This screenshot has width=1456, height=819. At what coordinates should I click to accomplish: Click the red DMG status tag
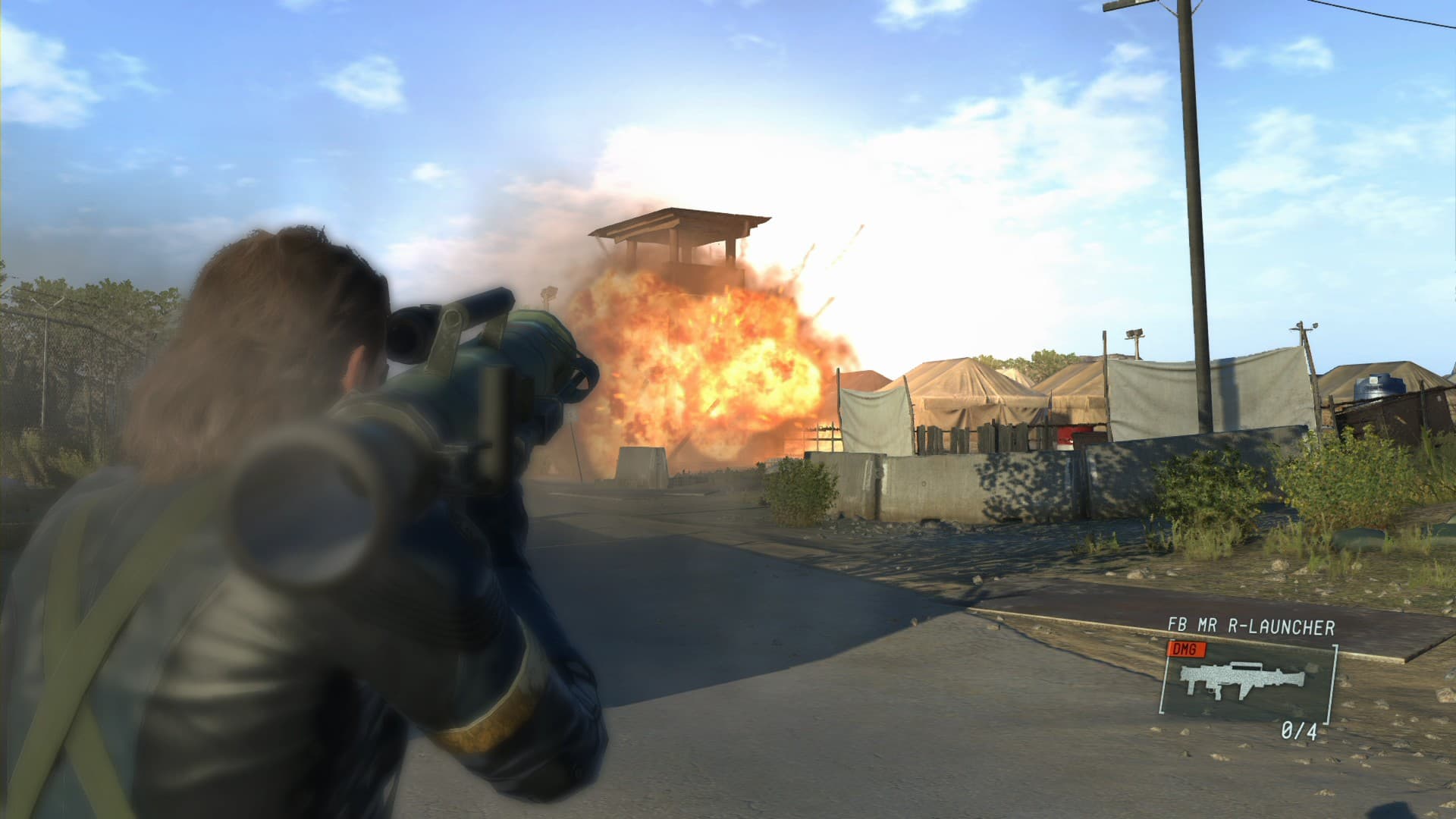click(1186, 648)
